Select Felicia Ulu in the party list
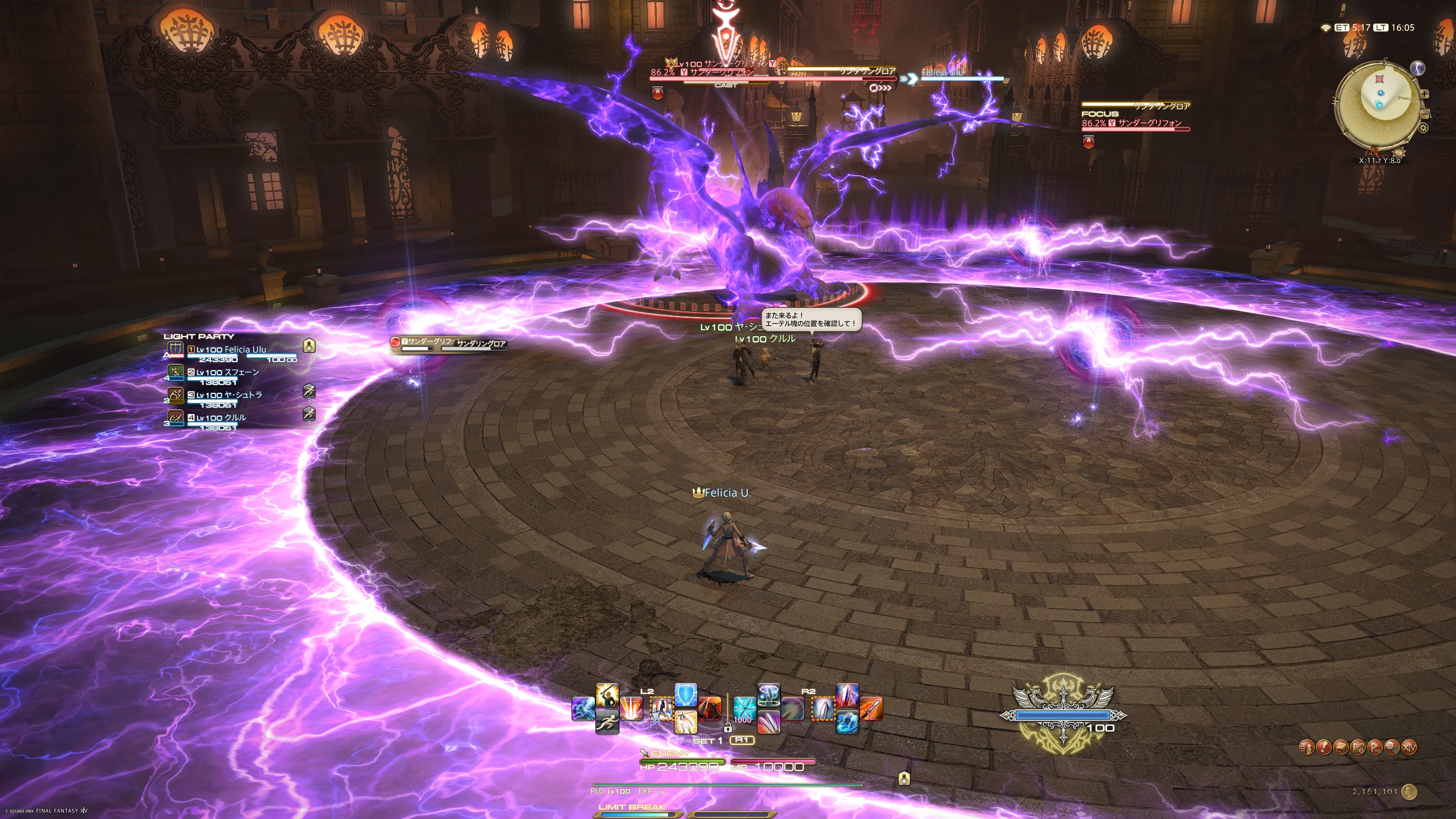This screenshot has height=819, width=1456. point(232,350)
